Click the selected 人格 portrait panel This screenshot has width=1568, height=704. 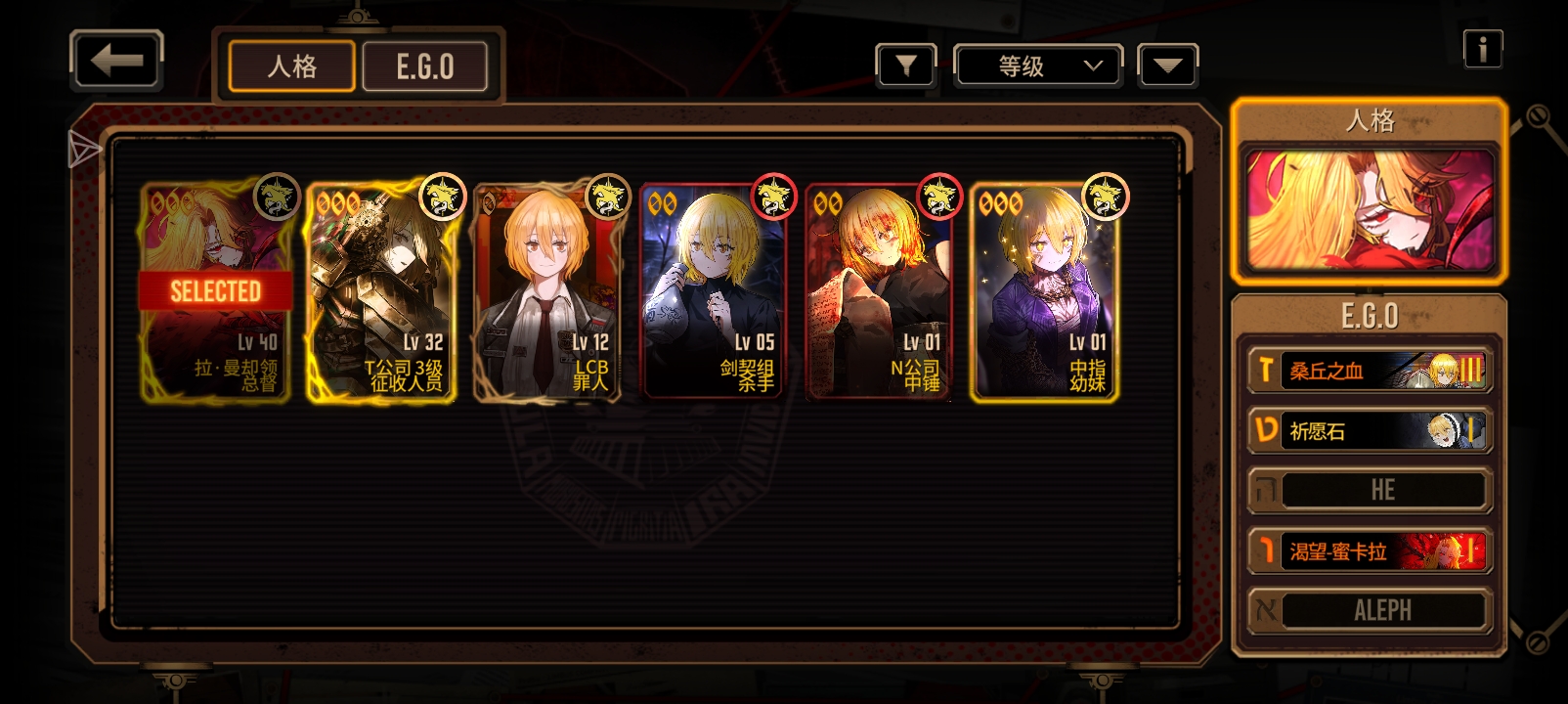(1368, 208)
